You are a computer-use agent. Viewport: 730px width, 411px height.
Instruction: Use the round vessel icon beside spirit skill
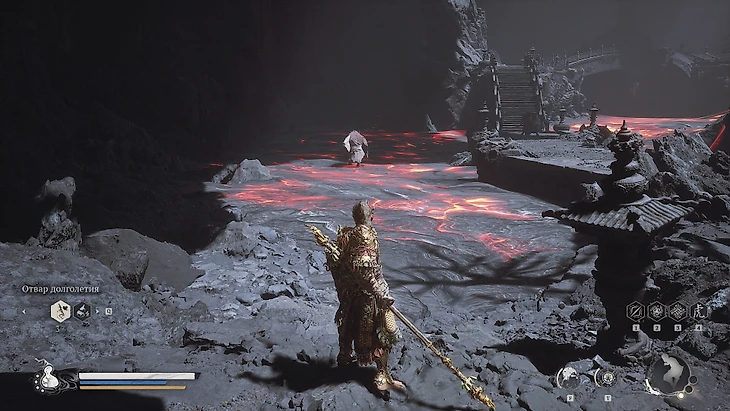[x=605, y=376]
